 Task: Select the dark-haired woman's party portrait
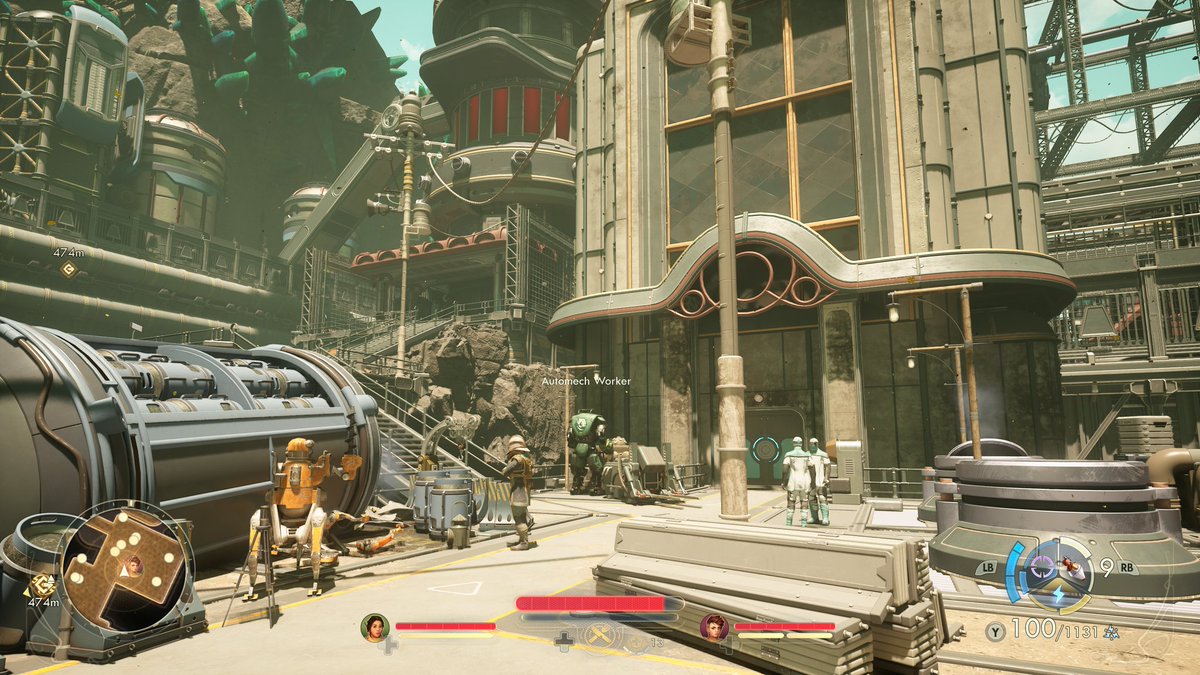pos(374,627)
